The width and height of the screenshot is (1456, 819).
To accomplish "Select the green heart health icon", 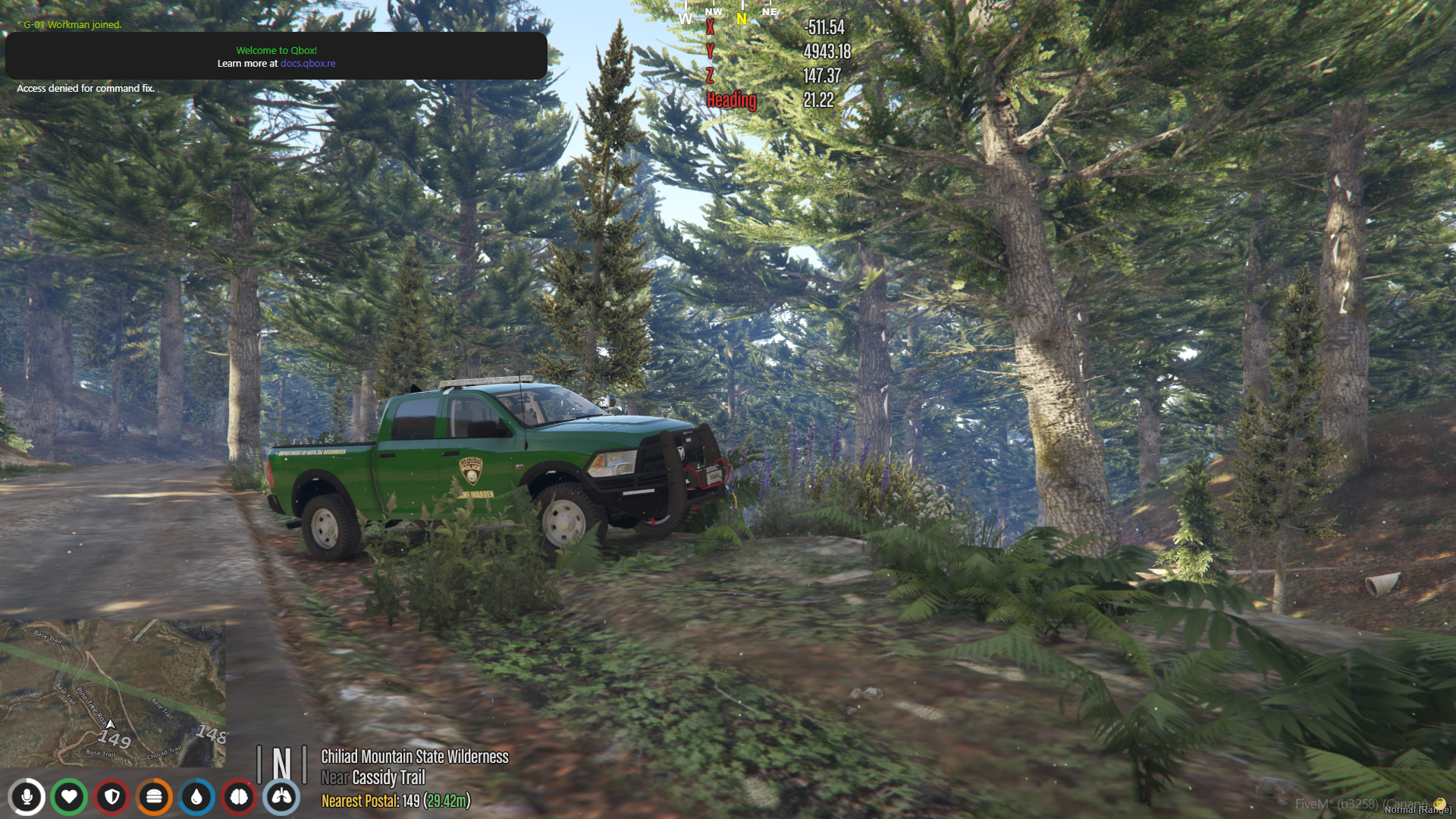I will [x=69, y=797].
